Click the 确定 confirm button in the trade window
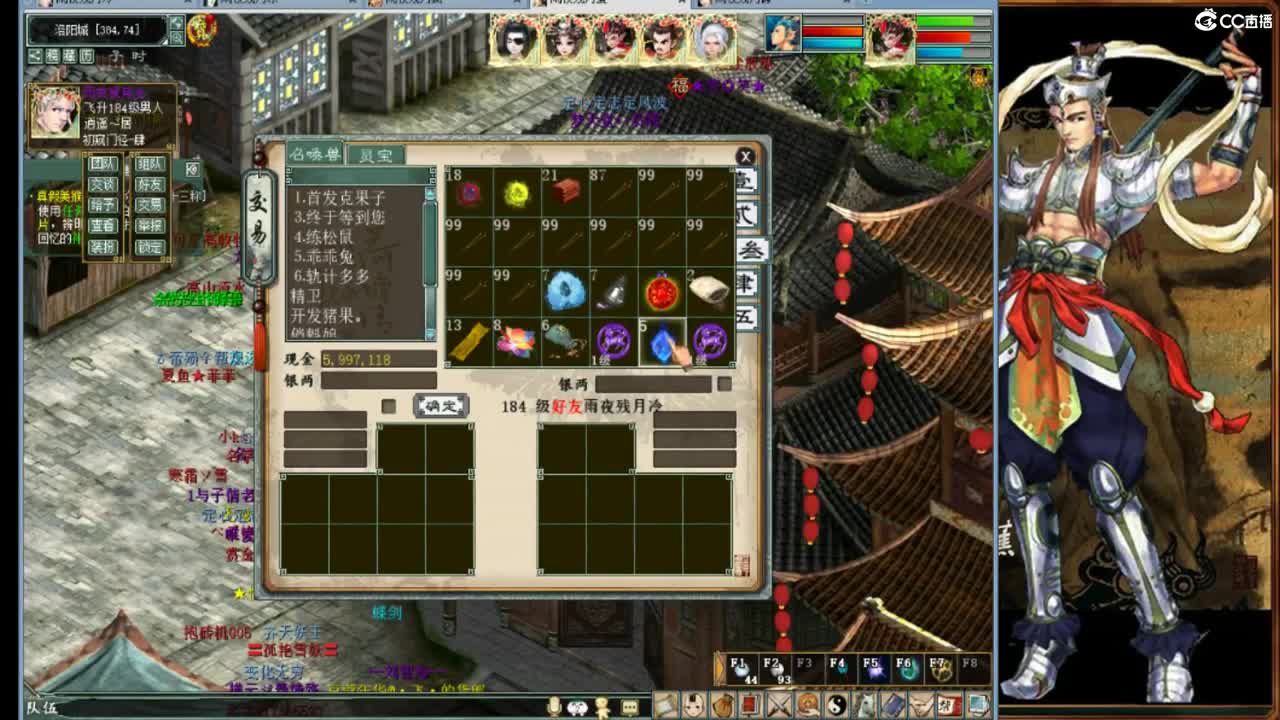 coord(442,403)
